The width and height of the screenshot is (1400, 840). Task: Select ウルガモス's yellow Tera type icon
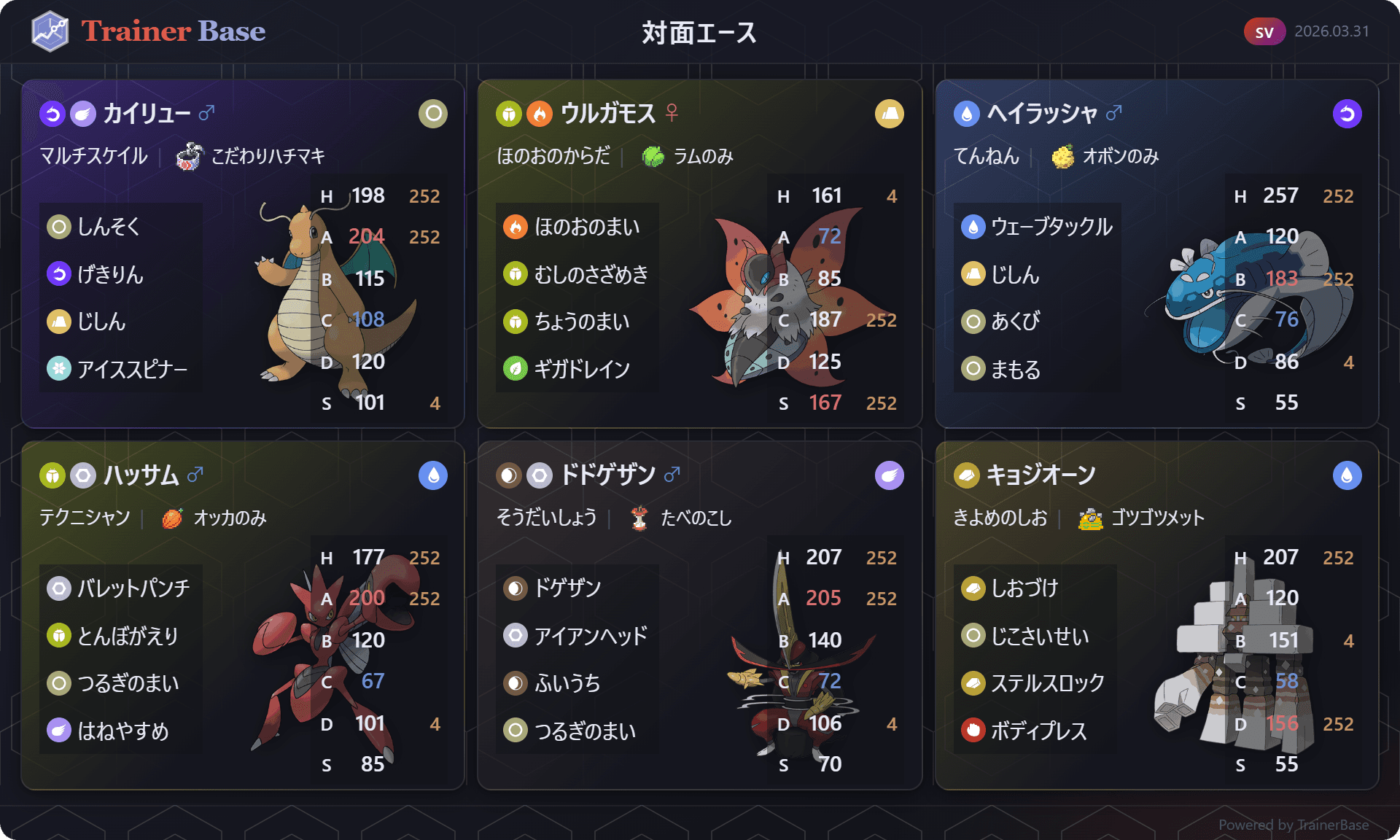coord(889,114)
